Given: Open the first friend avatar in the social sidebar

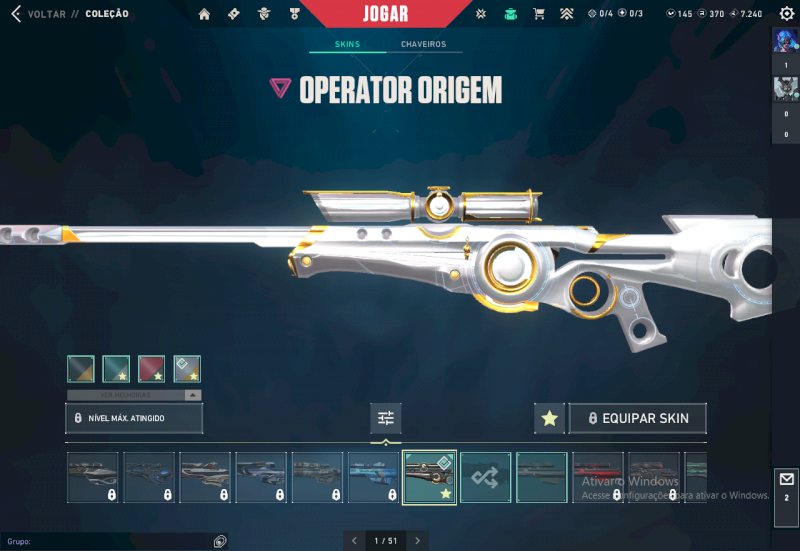Looking at the screenshot, I should [x=785, y=42].
